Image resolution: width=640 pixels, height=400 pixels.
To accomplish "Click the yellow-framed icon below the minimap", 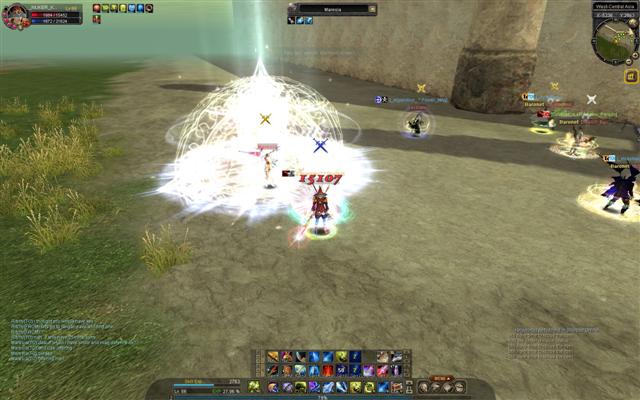I will (x=631, y=76).
